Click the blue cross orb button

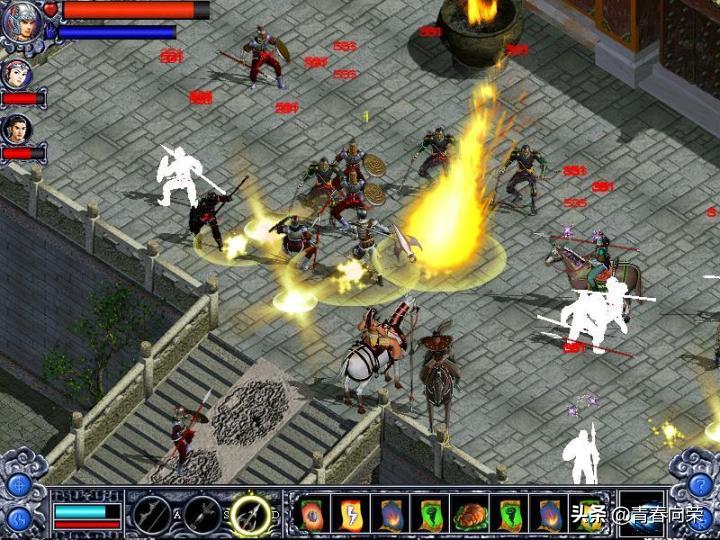19,485
